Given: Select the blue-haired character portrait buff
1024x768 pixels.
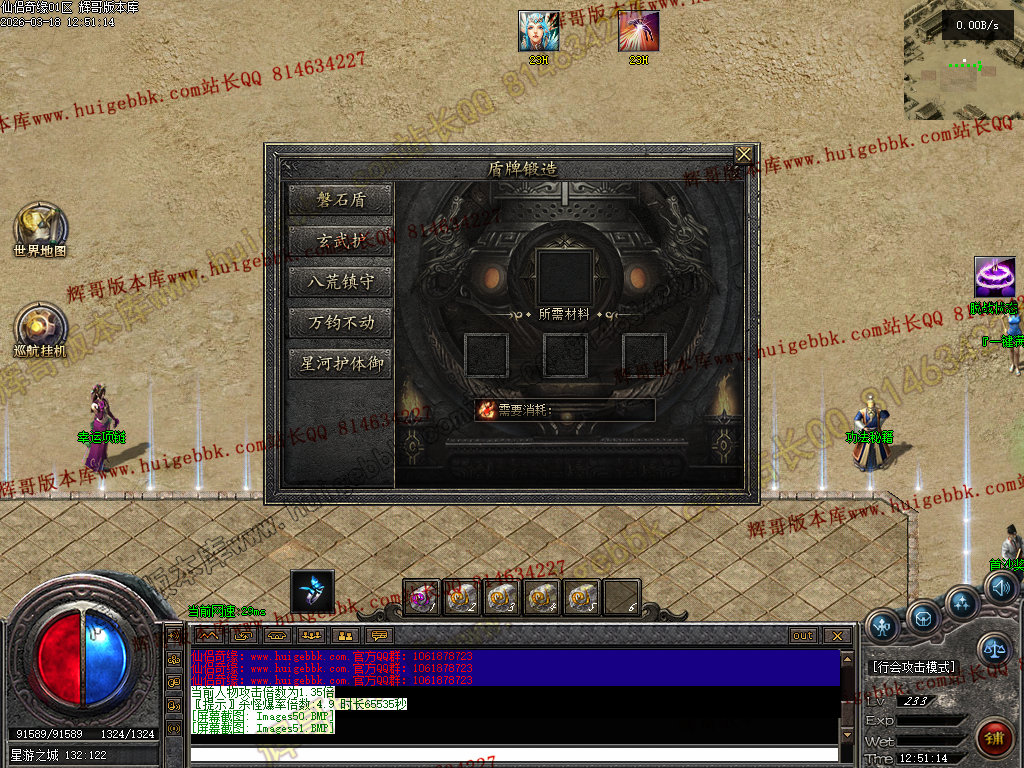Looking at the screenshot, I should point(538,31).
